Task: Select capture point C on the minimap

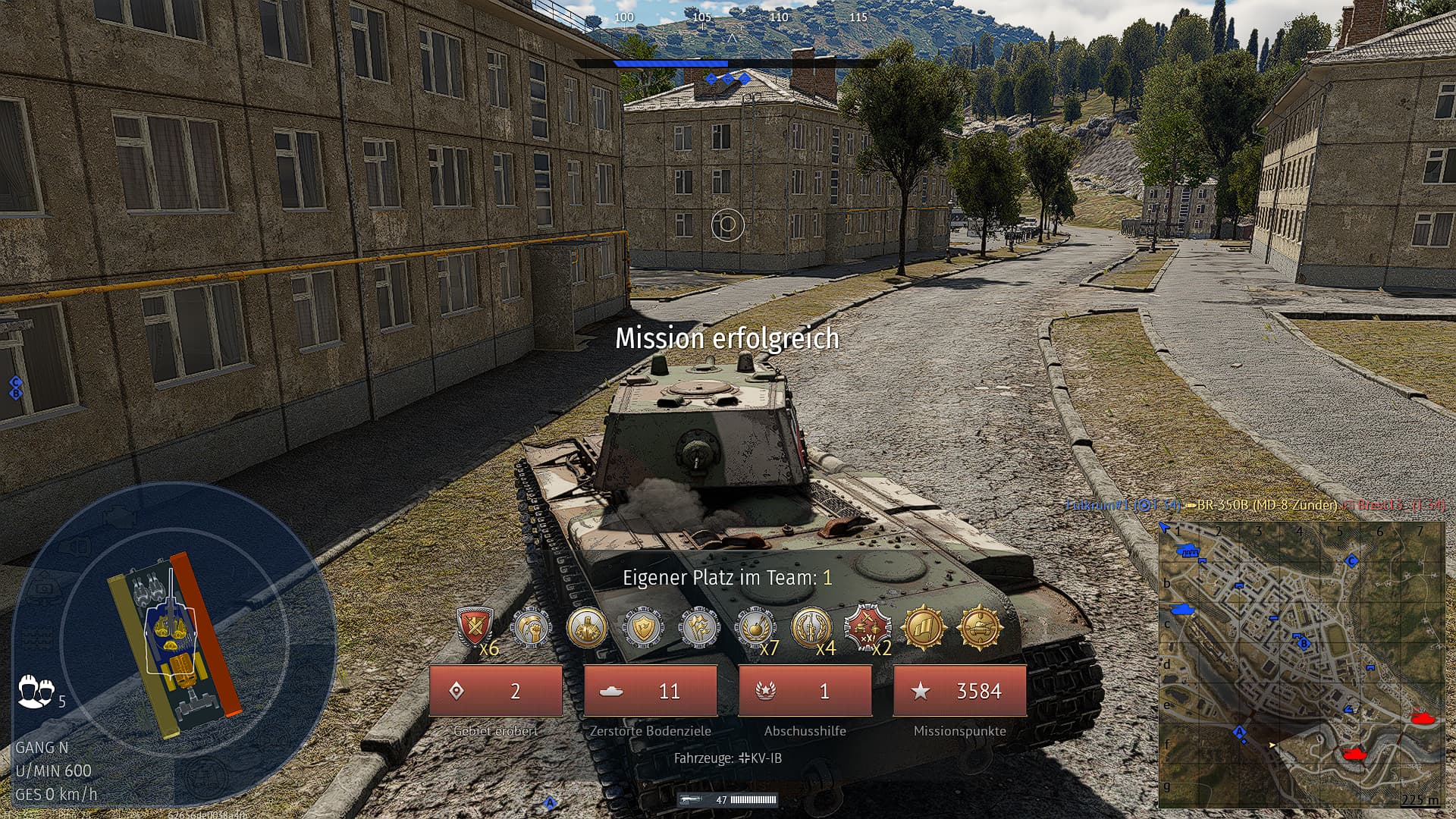Action: pos(1351,560)
